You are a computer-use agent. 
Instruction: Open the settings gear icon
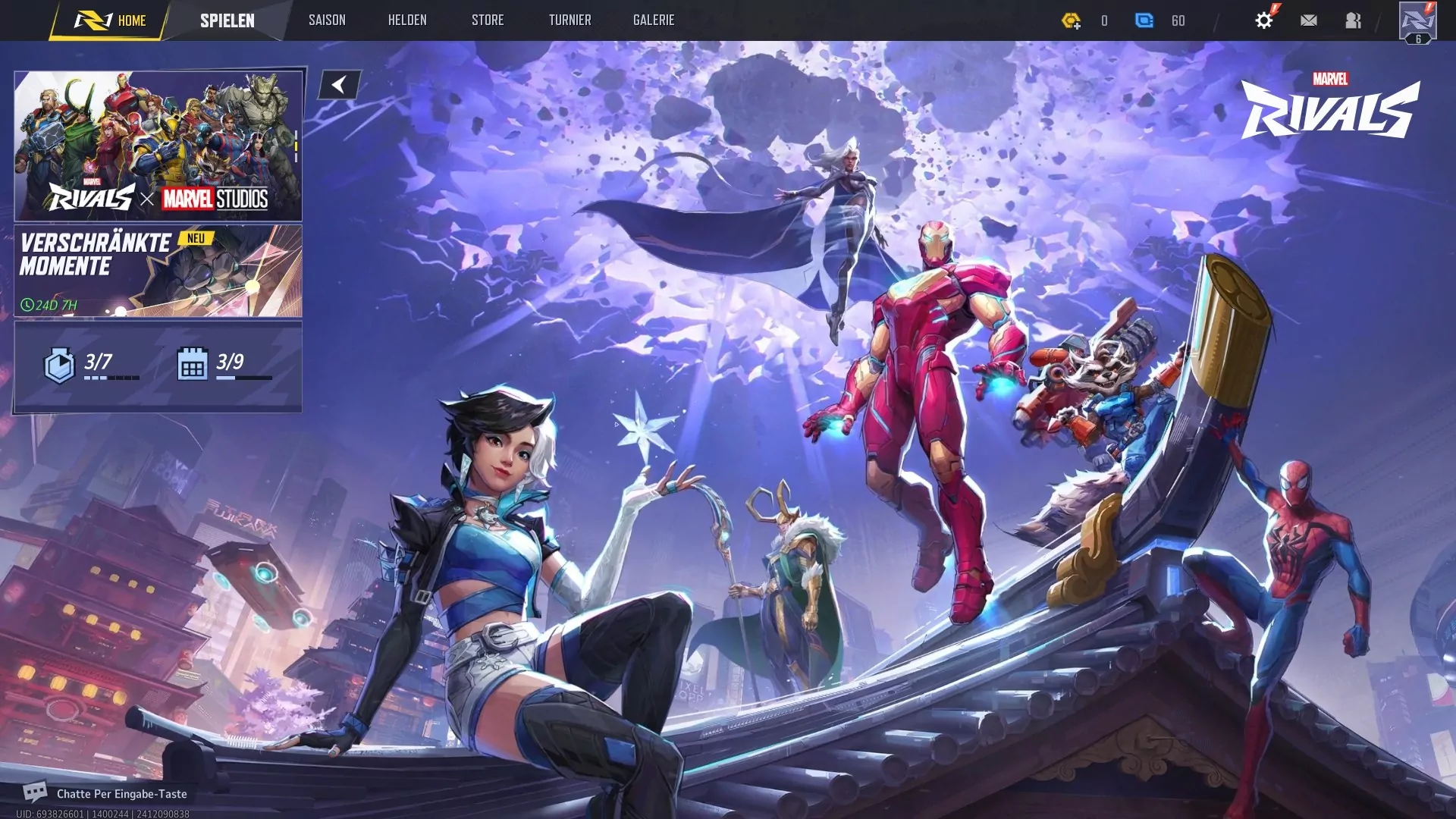click(1265, 20)
